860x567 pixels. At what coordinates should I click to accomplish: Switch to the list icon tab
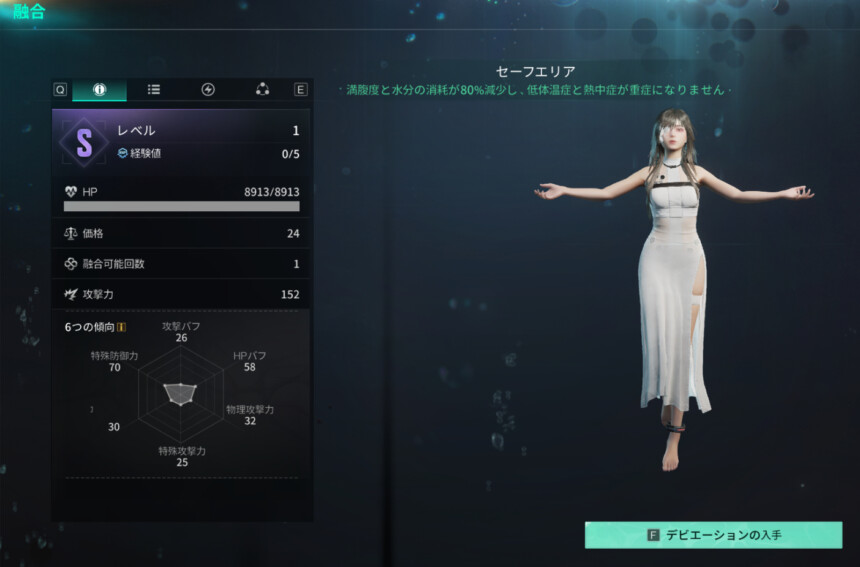point(154,89)
